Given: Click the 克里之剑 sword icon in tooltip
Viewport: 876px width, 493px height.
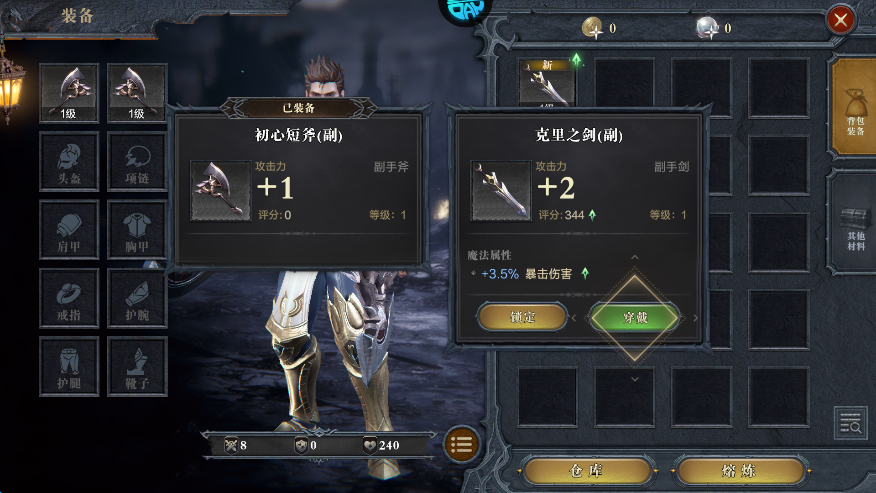Looking at the screenshot, I should 501,190.
